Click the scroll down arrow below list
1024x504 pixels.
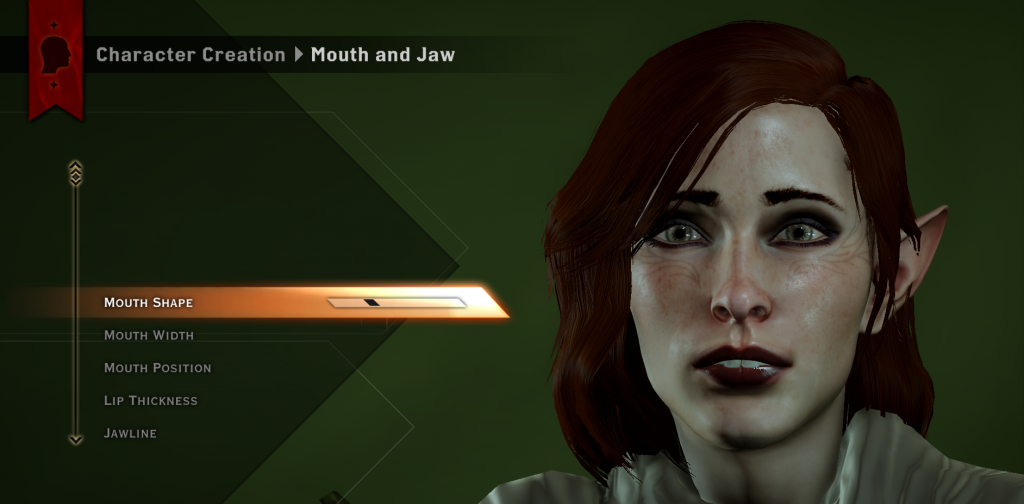75,438
